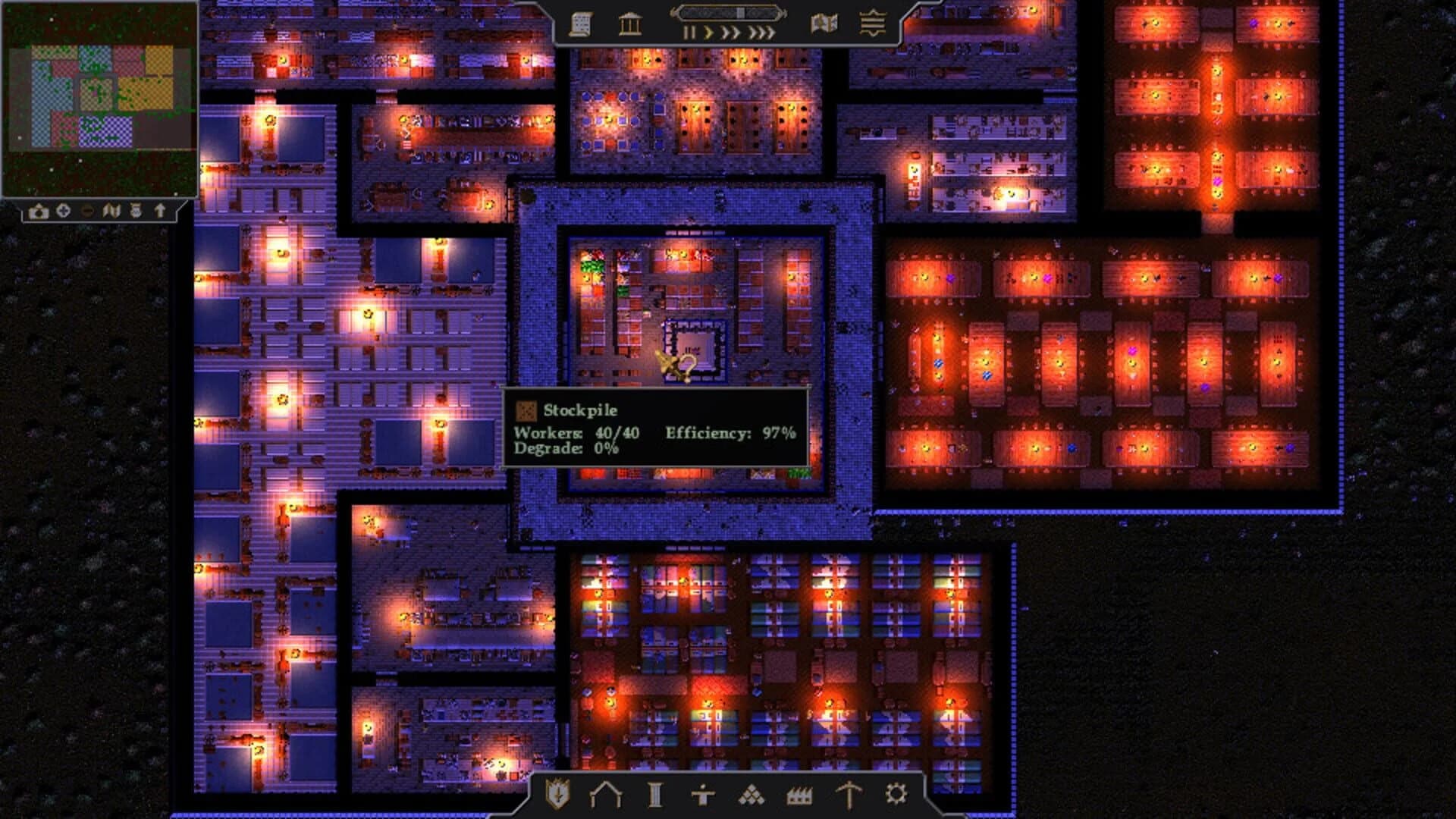This screenshot has width=1456, height=819.
Task: Resume normal speed with single play arrow
Action: 709,32
